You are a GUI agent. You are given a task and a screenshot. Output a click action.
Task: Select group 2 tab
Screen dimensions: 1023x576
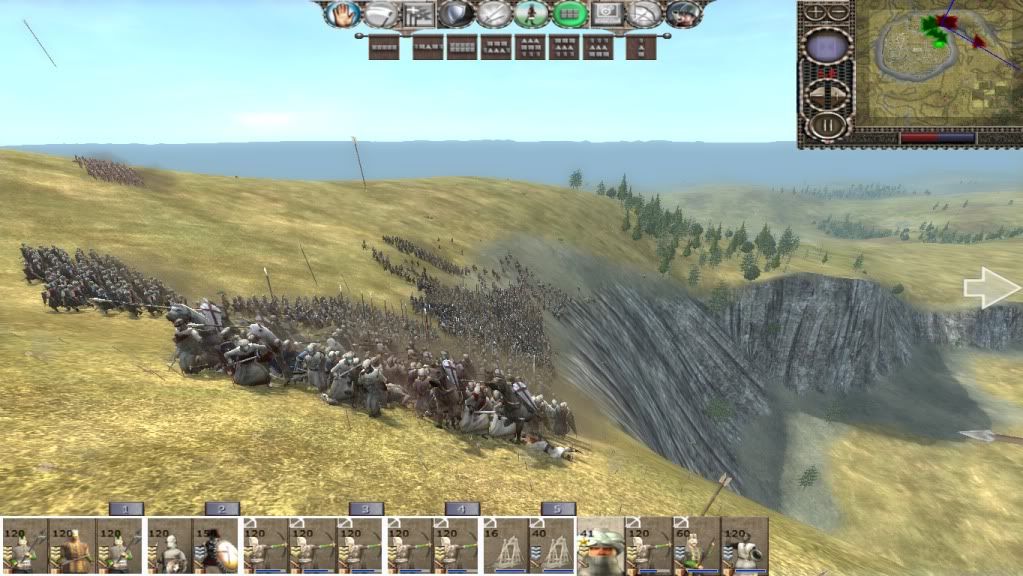point(222,509)
